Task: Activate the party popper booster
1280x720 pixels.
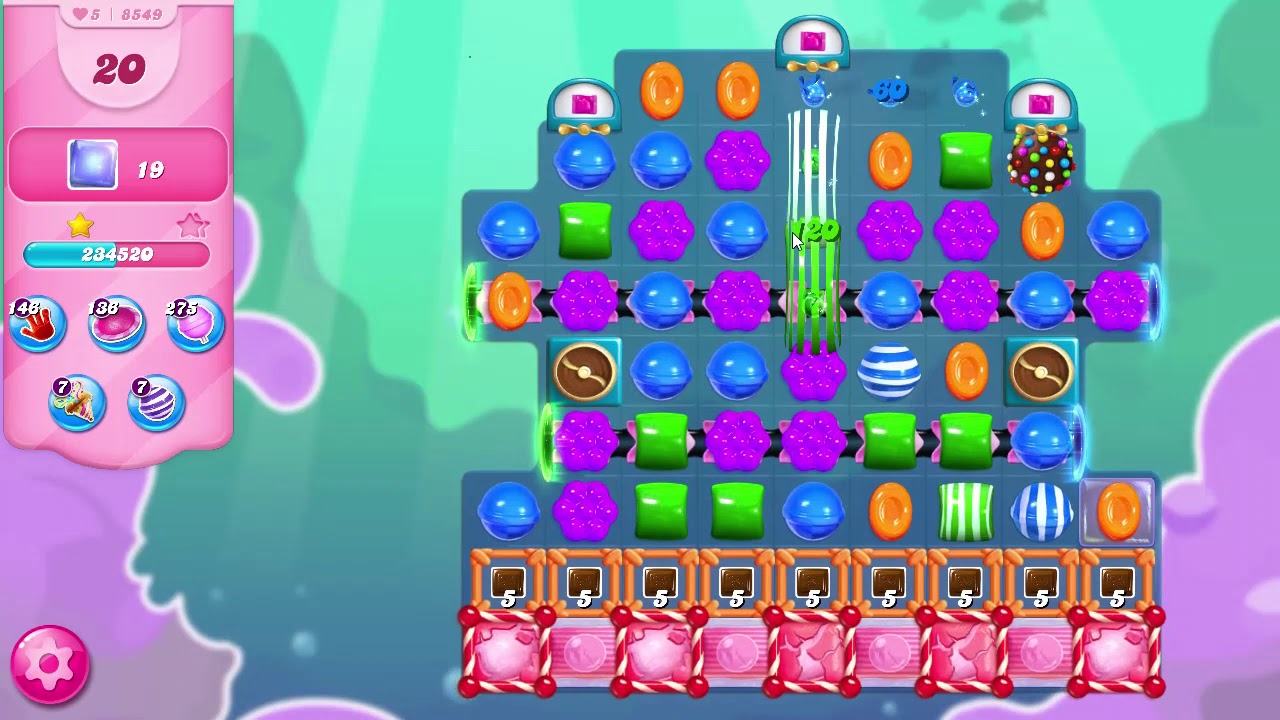Action: click(x=77, y=402)
